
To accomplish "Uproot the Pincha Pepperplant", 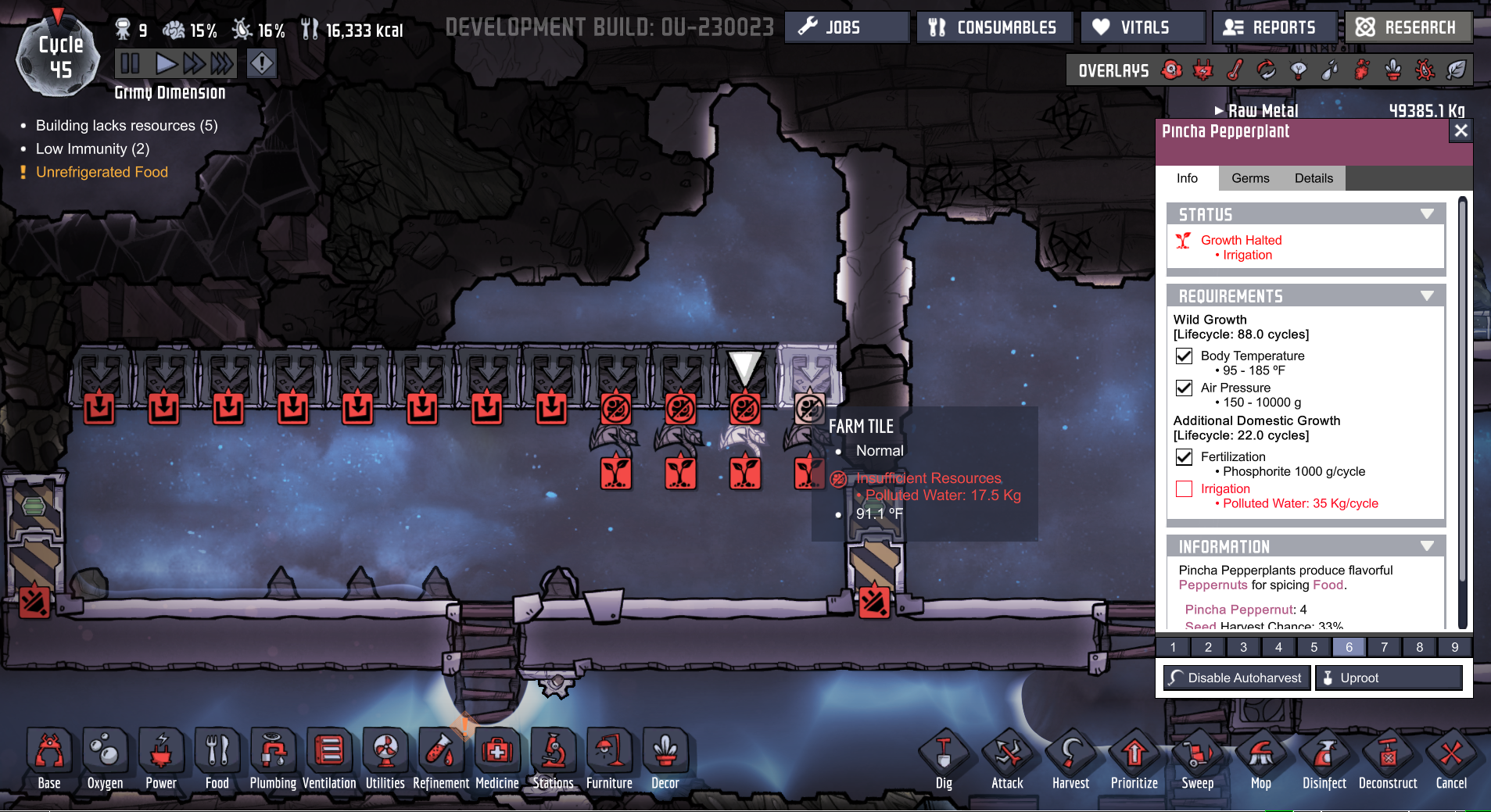I will 1389,678.
